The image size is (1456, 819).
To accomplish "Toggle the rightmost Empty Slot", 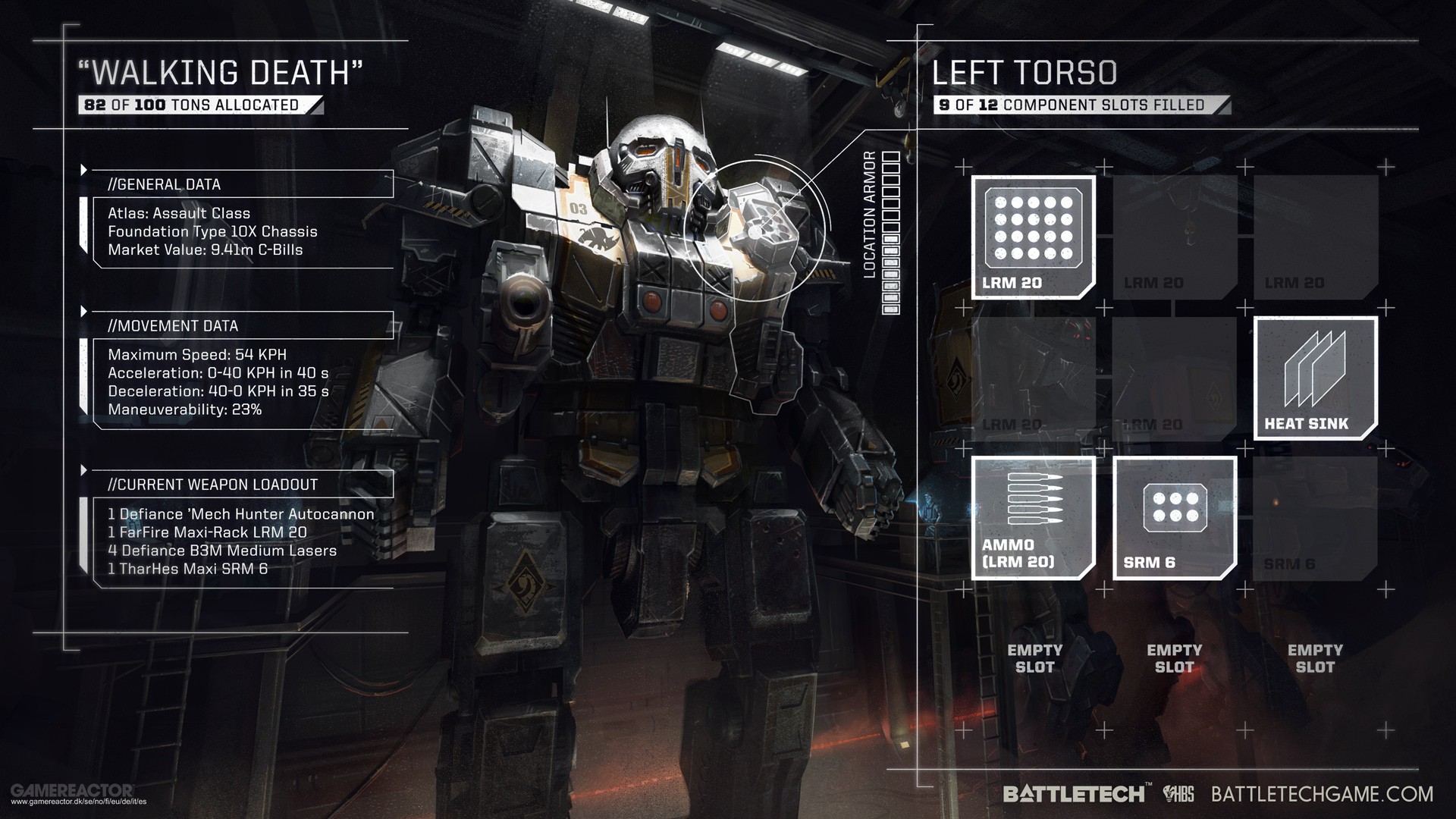I will [x=1314, y=658].
